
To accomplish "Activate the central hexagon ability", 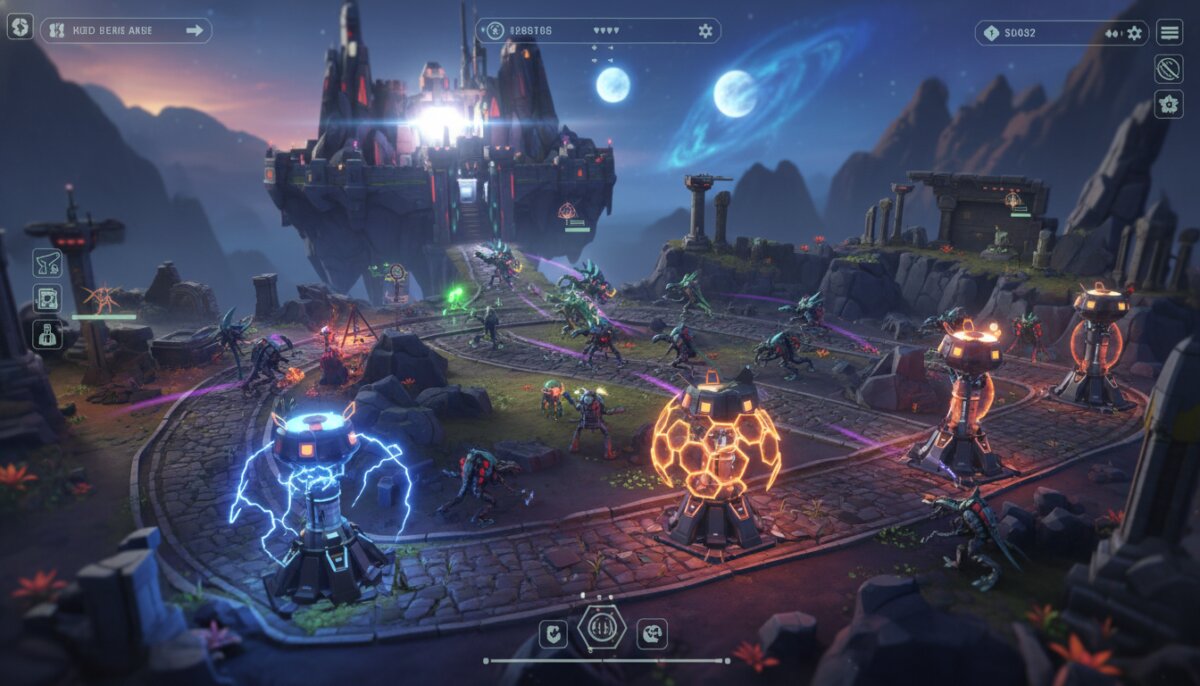I will point(602,628).
